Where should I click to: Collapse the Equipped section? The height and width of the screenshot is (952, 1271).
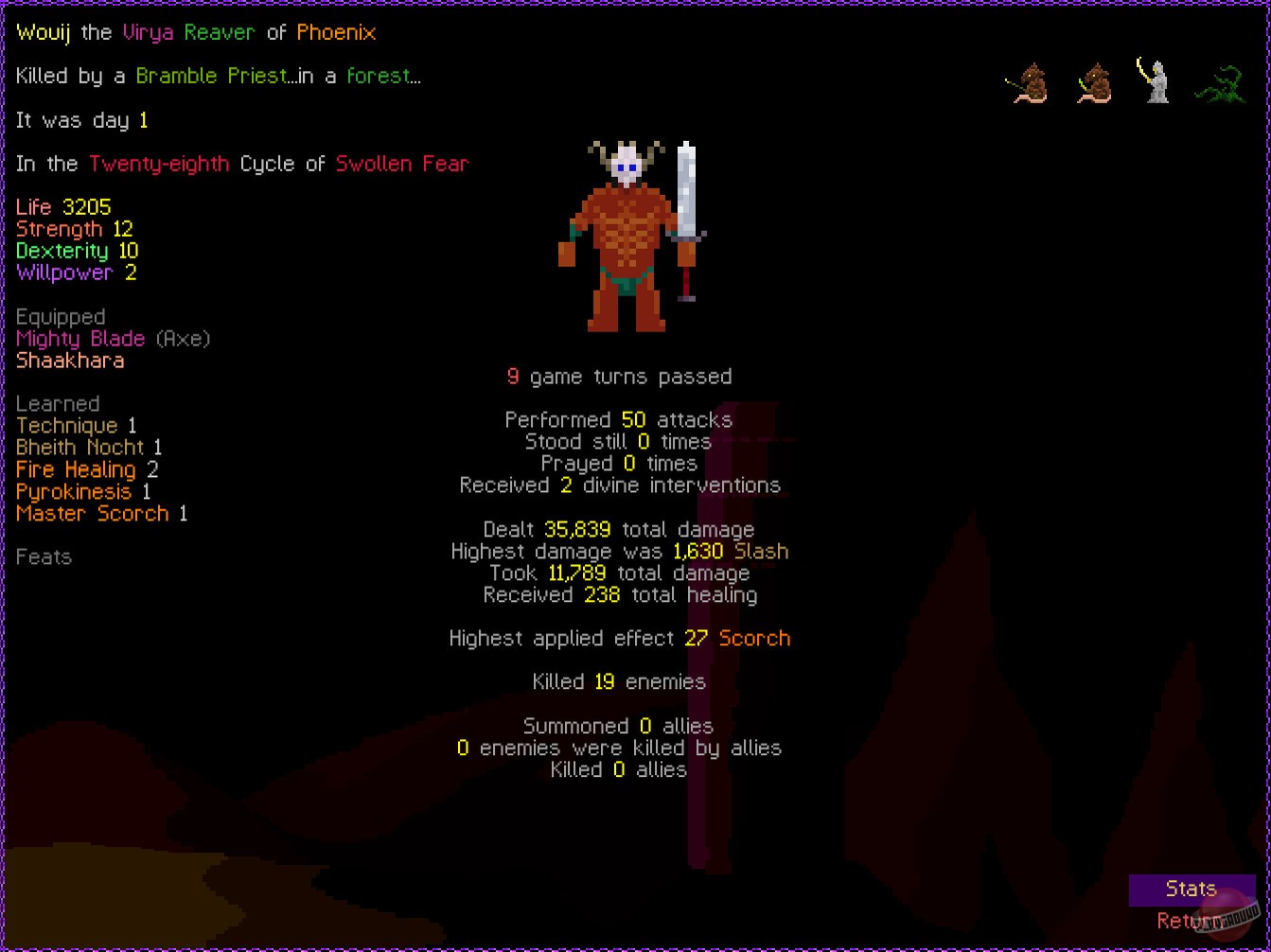60,316
